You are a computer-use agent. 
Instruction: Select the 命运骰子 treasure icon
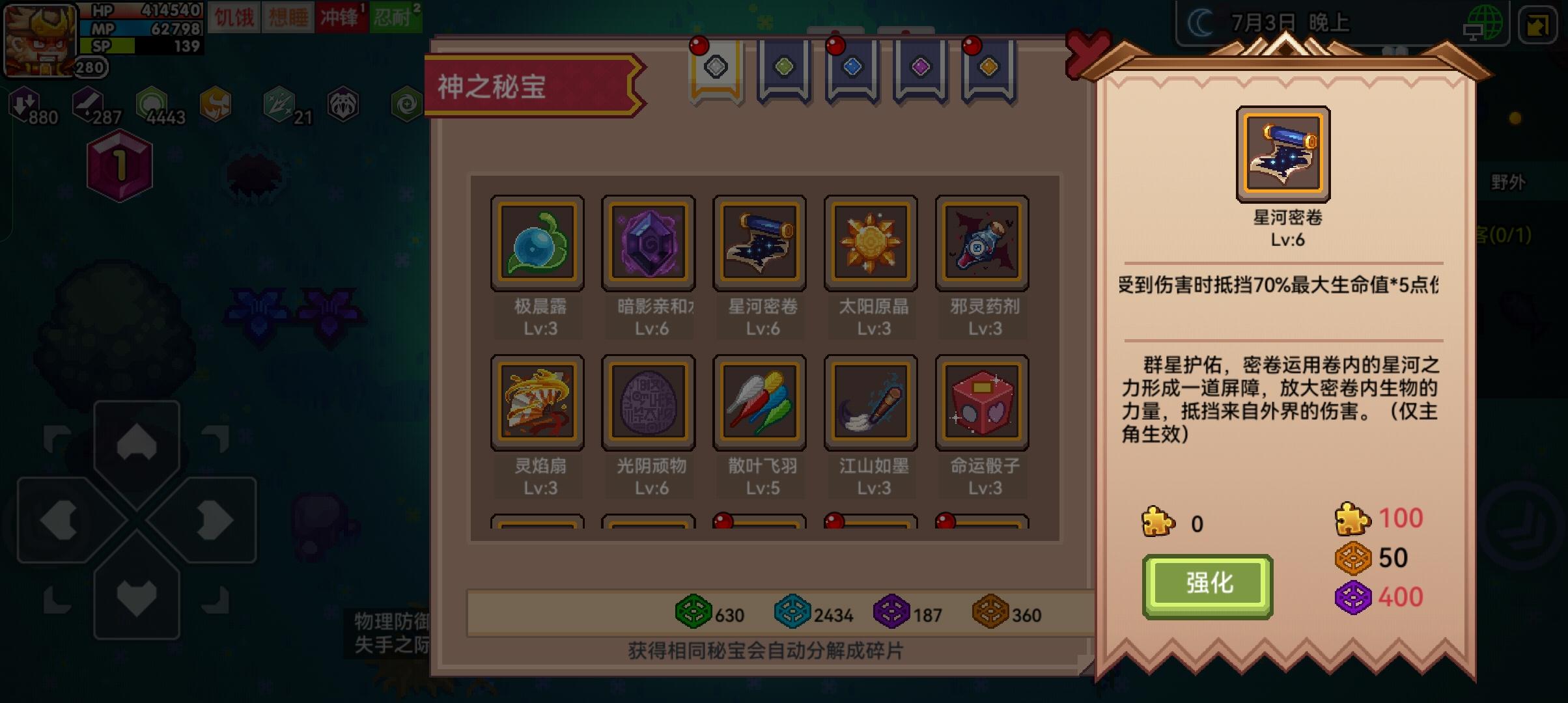click(981, 402)
